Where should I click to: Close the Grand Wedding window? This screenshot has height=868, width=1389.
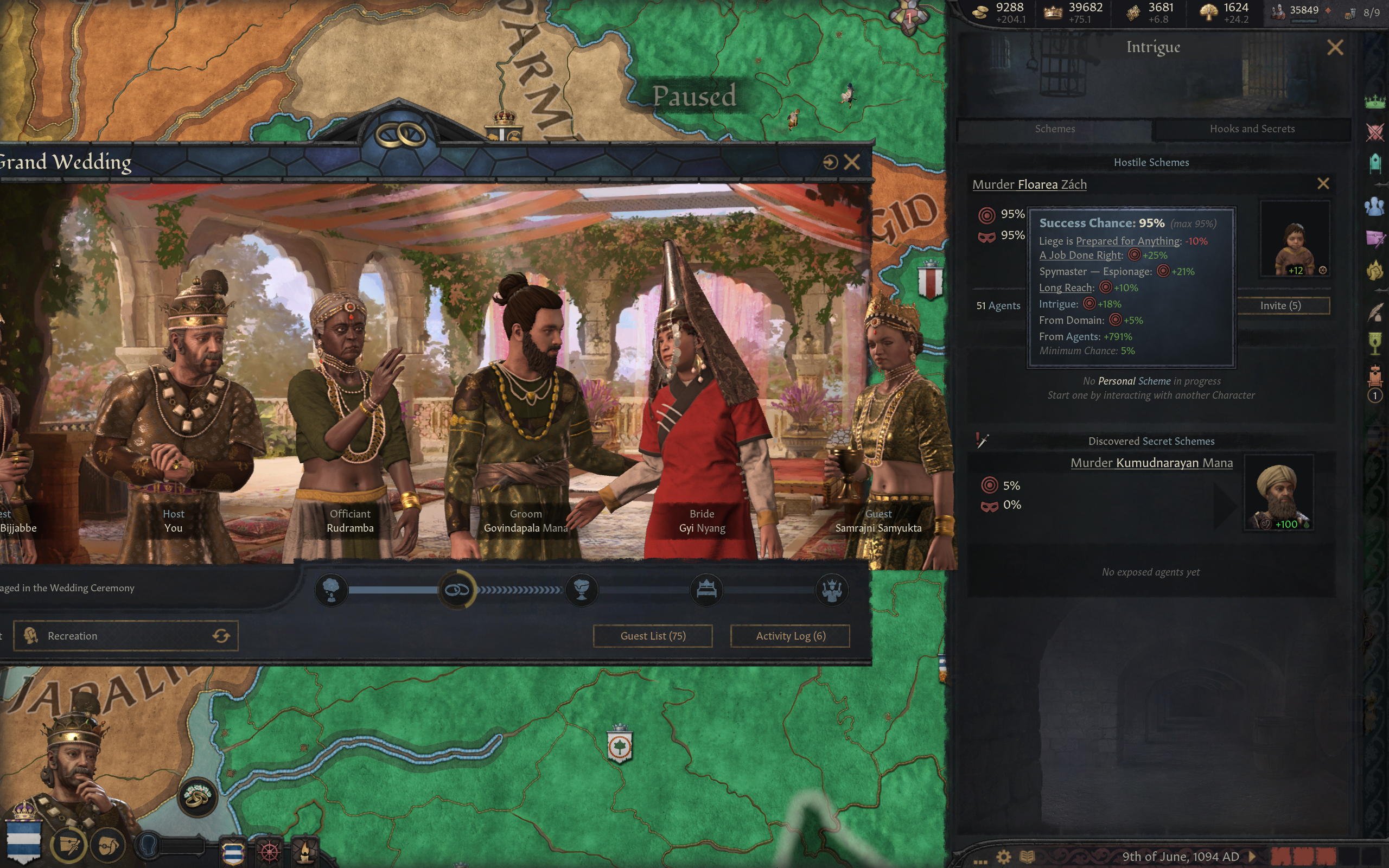[852, 162]
